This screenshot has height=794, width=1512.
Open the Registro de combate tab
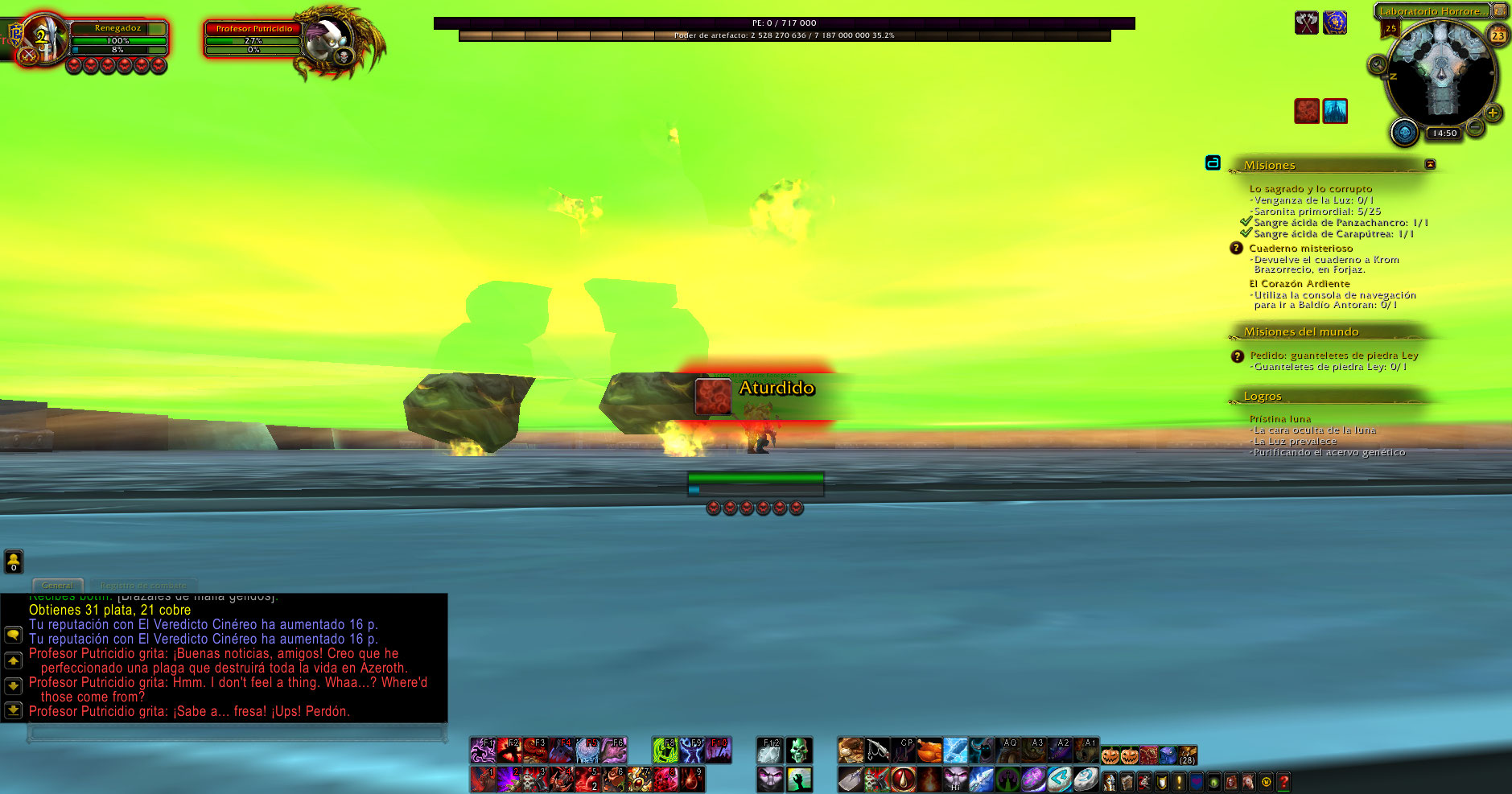tap(143, 586)
